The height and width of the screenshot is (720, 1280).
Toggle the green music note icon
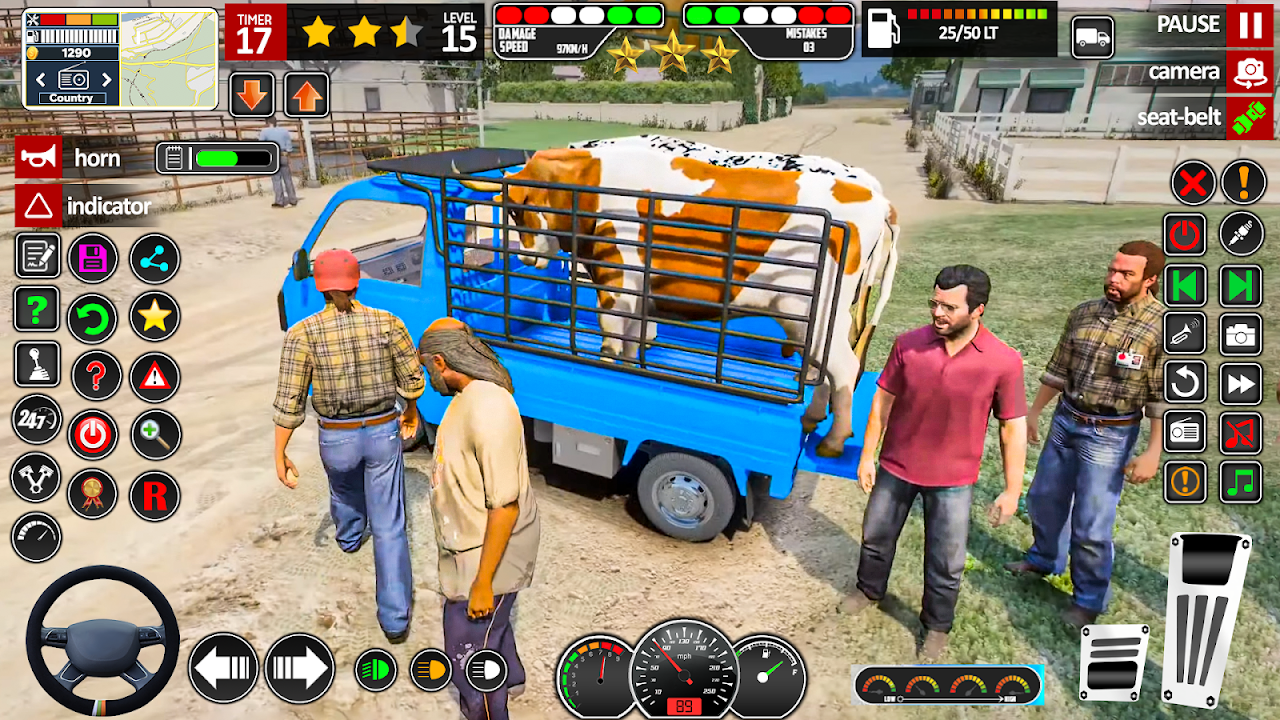click(x=1241, y=482)
